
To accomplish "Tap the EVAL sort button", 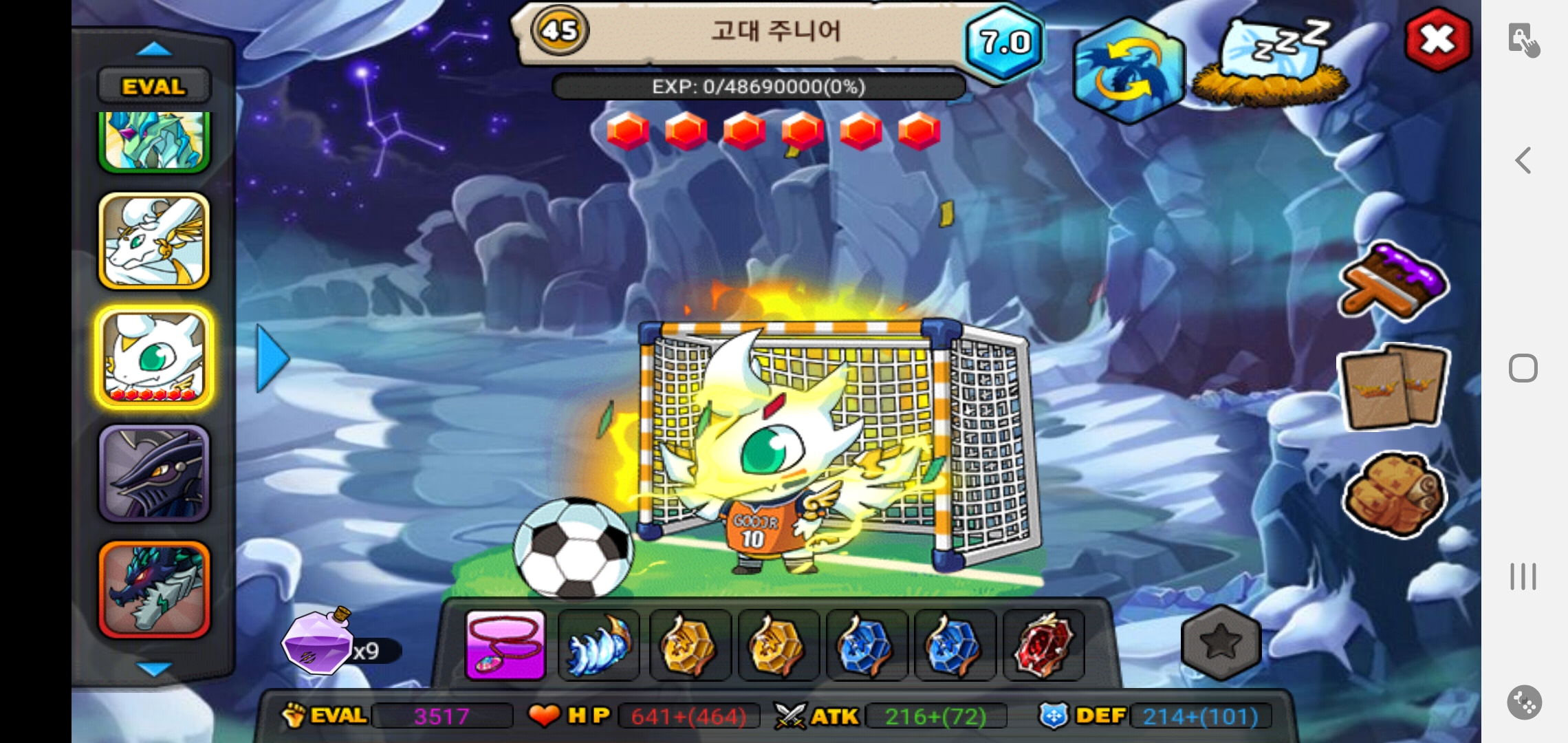I will [154, 87].
